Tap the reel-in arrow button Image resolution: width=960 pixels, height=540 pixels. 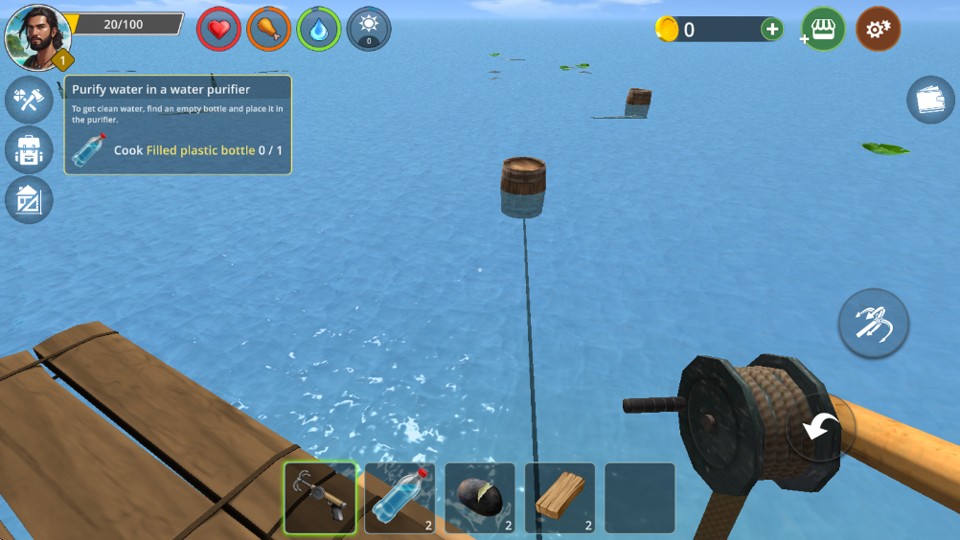click(822, 428)
